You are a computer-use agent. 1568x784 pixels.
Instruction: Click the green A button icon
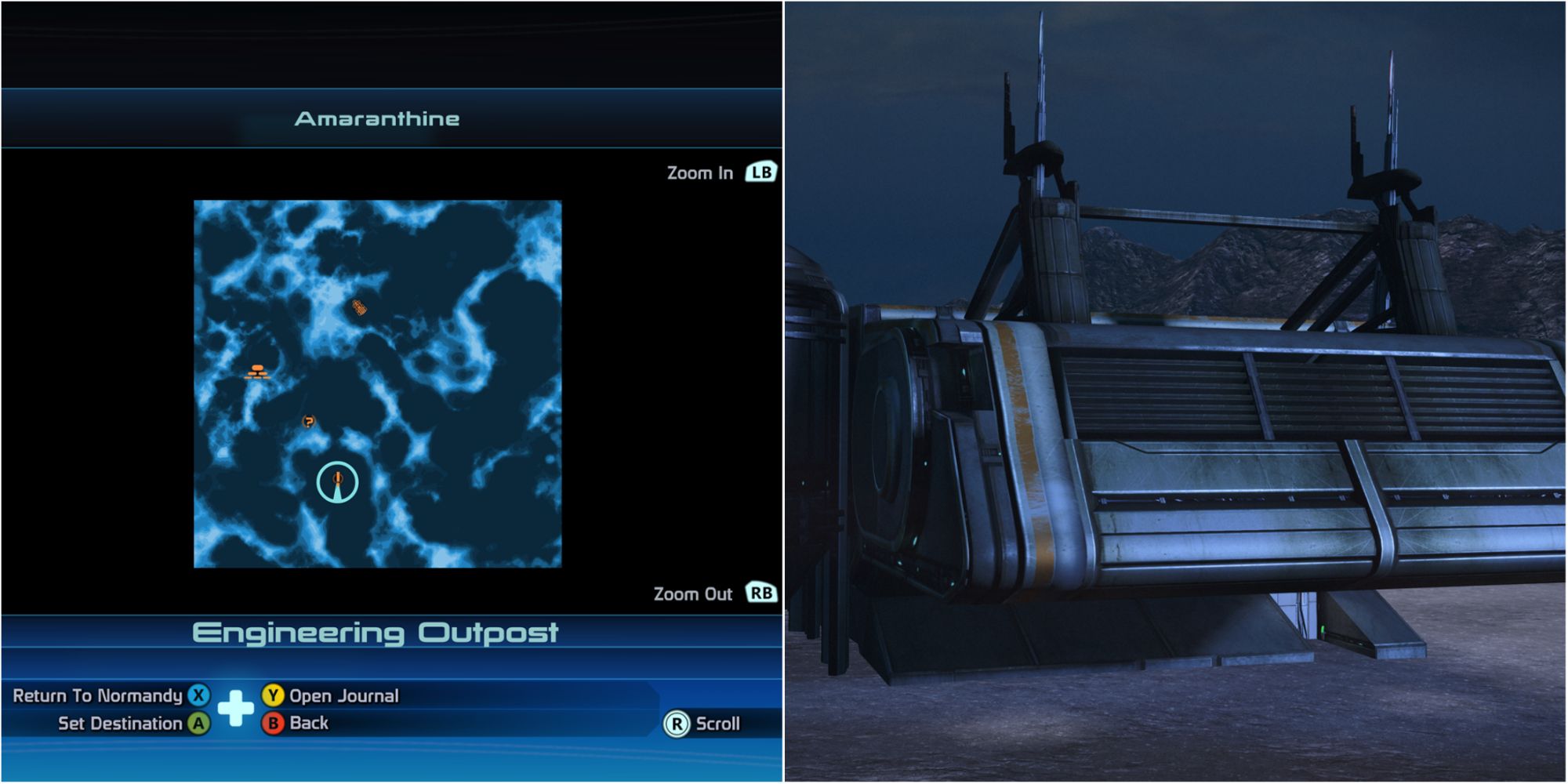200,723
